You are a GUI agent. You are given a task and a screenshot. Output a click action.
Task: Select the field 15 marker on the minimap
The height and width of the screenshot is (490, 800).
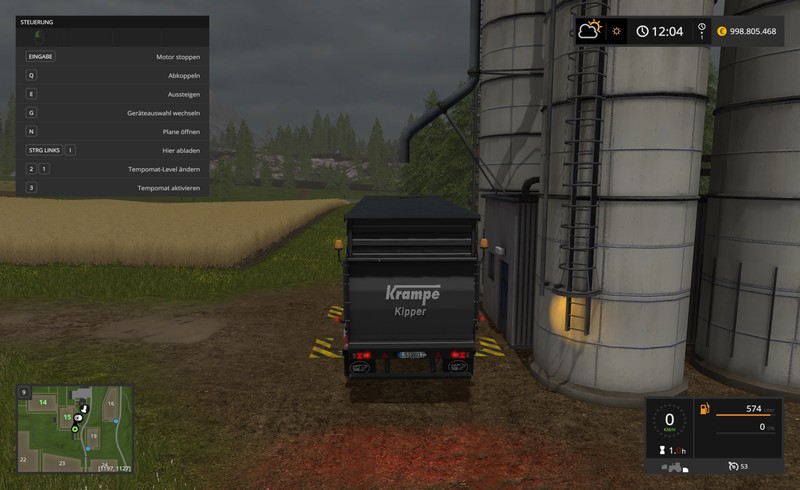67,417
